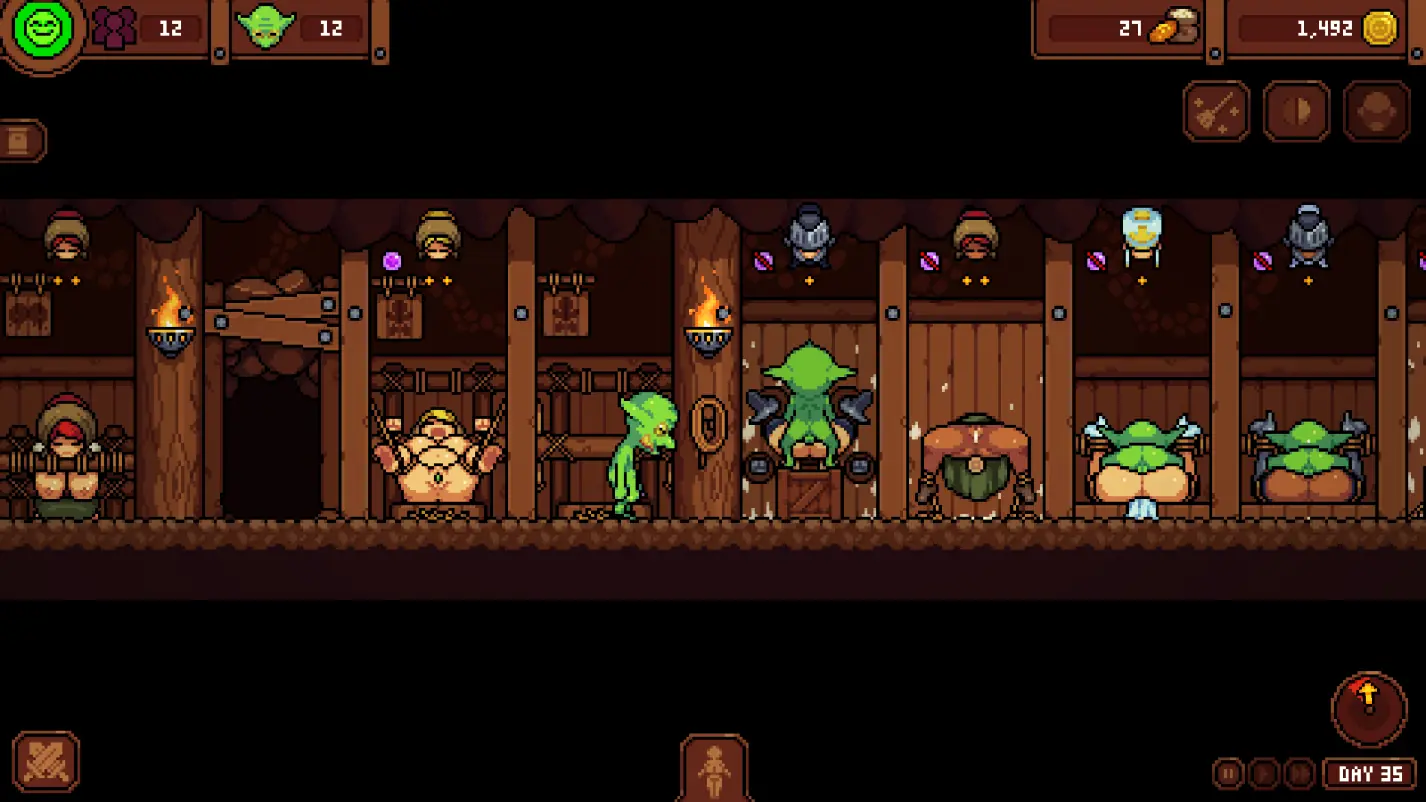The width and height of the screenshot is (1426, 802).
Task: Open the crossed swords menu
Action: pyautogui.click(x=46, y=762)
